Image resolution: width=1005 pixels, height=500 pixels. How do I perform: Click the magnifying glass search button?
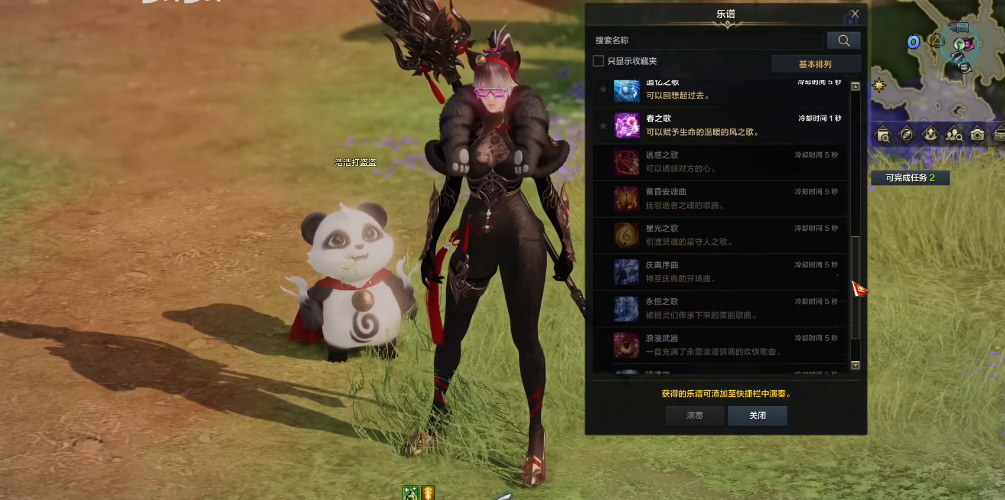[x=843, y=40]
